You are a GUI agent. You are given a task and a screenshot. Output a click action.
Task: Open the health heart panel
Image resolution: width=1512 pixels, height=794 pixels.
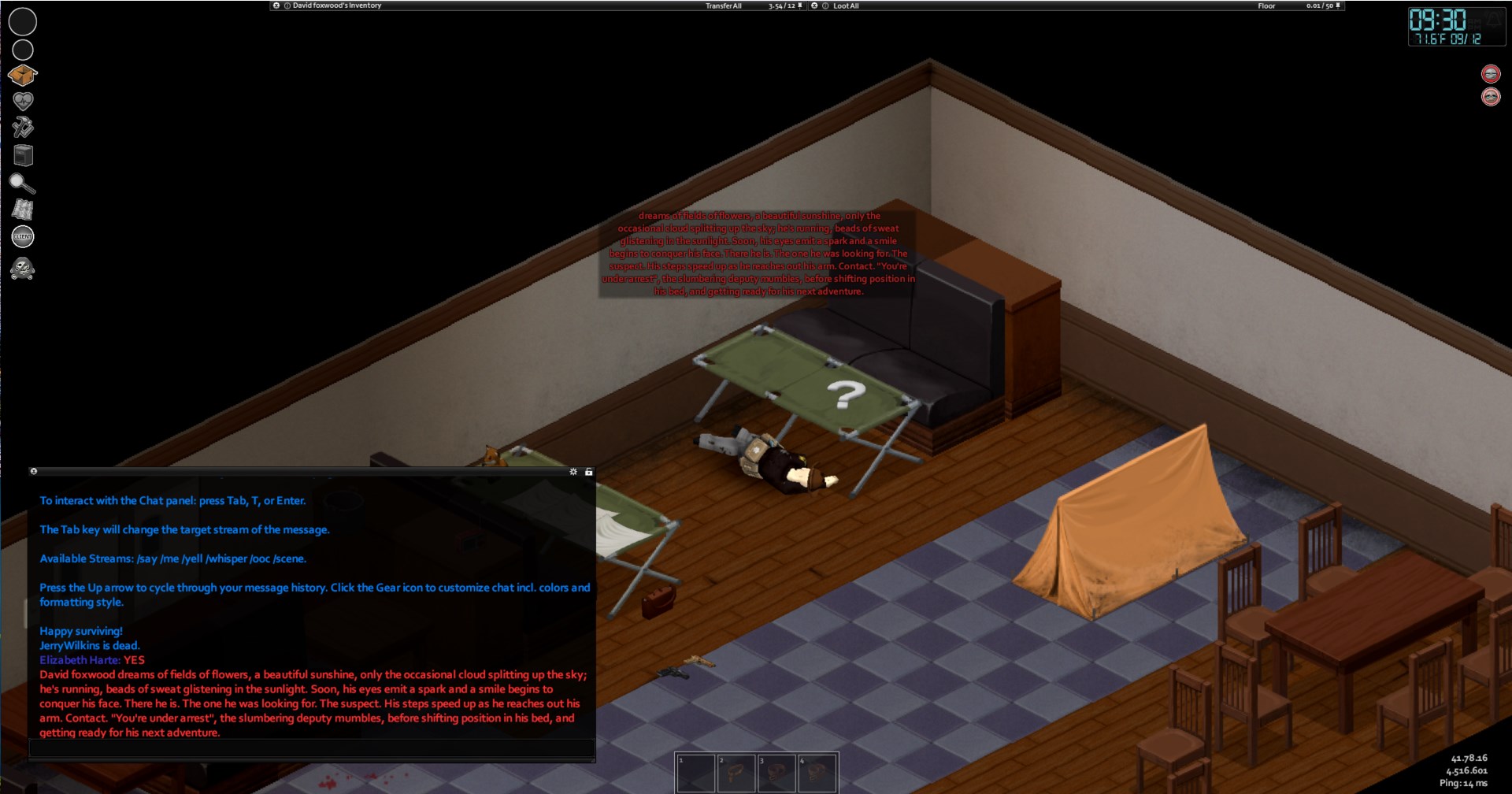[x=23, y=101]
